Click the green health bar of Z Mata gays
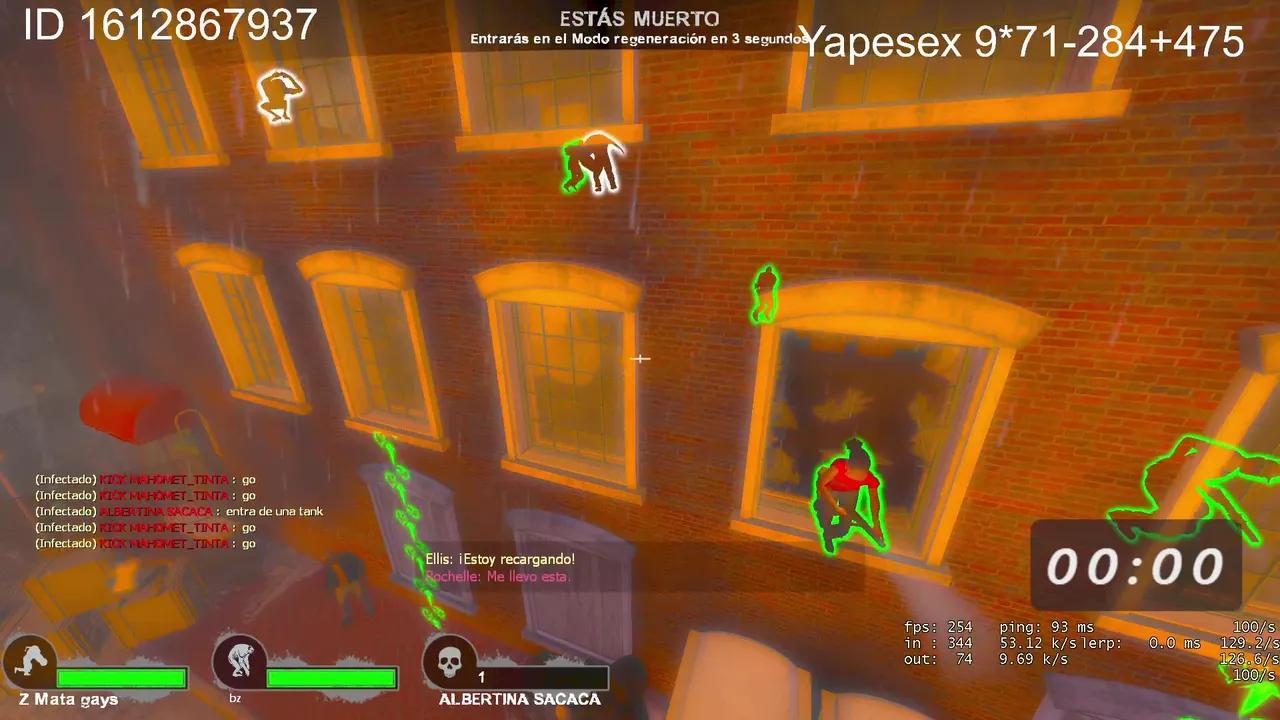This screenshot has height=720, width=1280. click(120, 679)
